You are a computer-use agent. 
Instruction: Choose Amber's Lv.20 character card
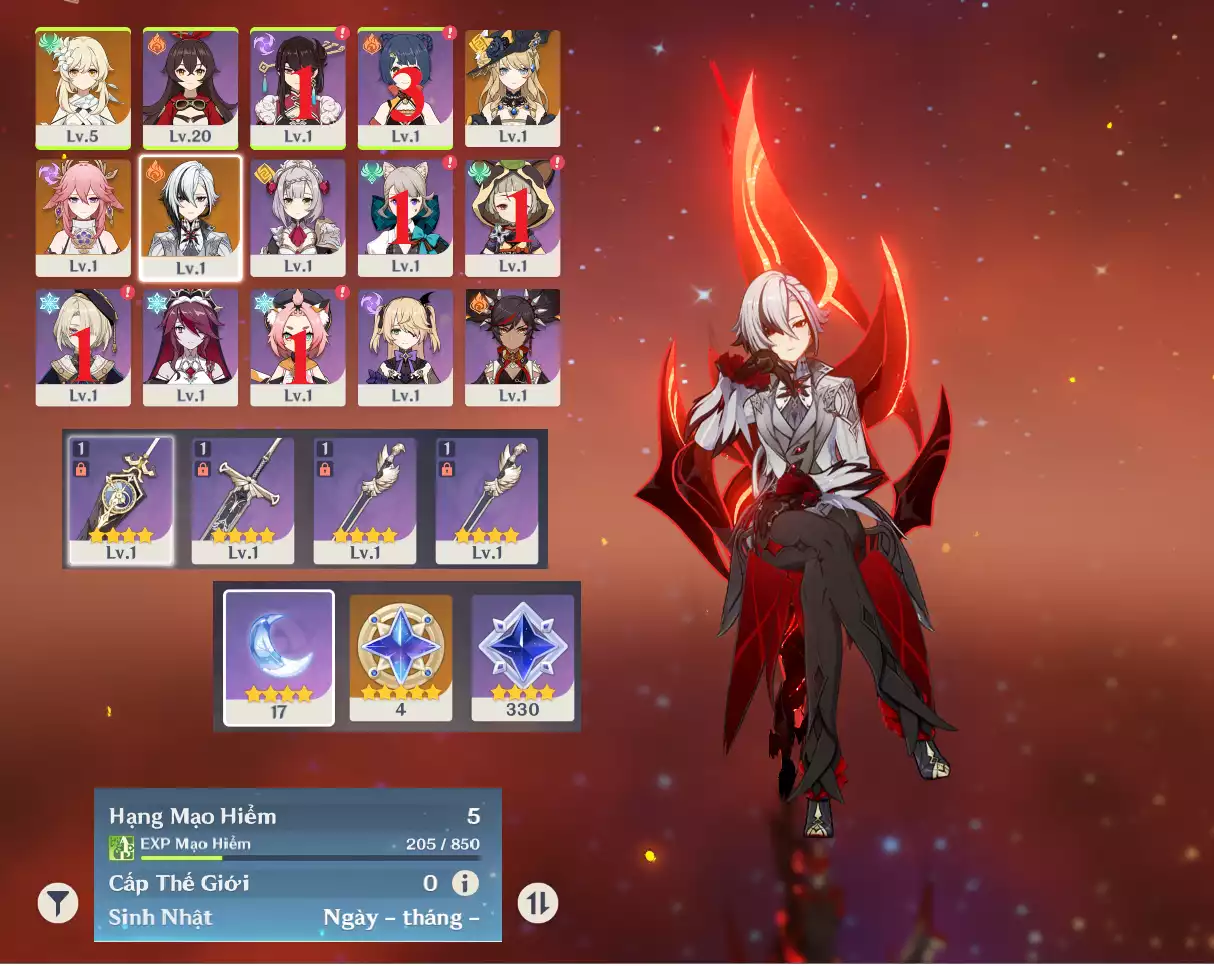[190, 88]
